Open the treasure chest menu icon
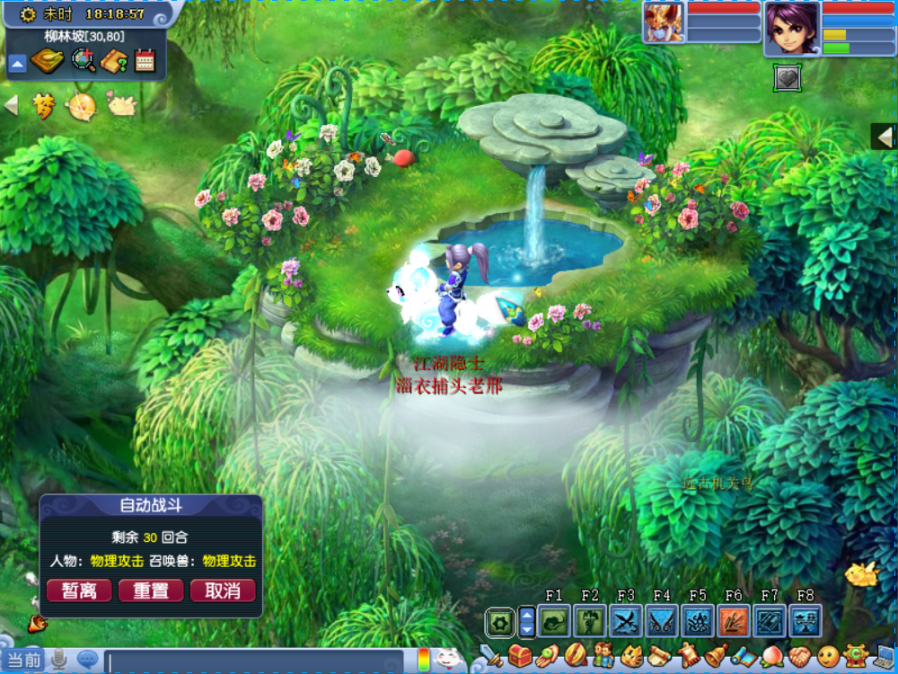This screenshot has width=898, height=674. [520, 657]
